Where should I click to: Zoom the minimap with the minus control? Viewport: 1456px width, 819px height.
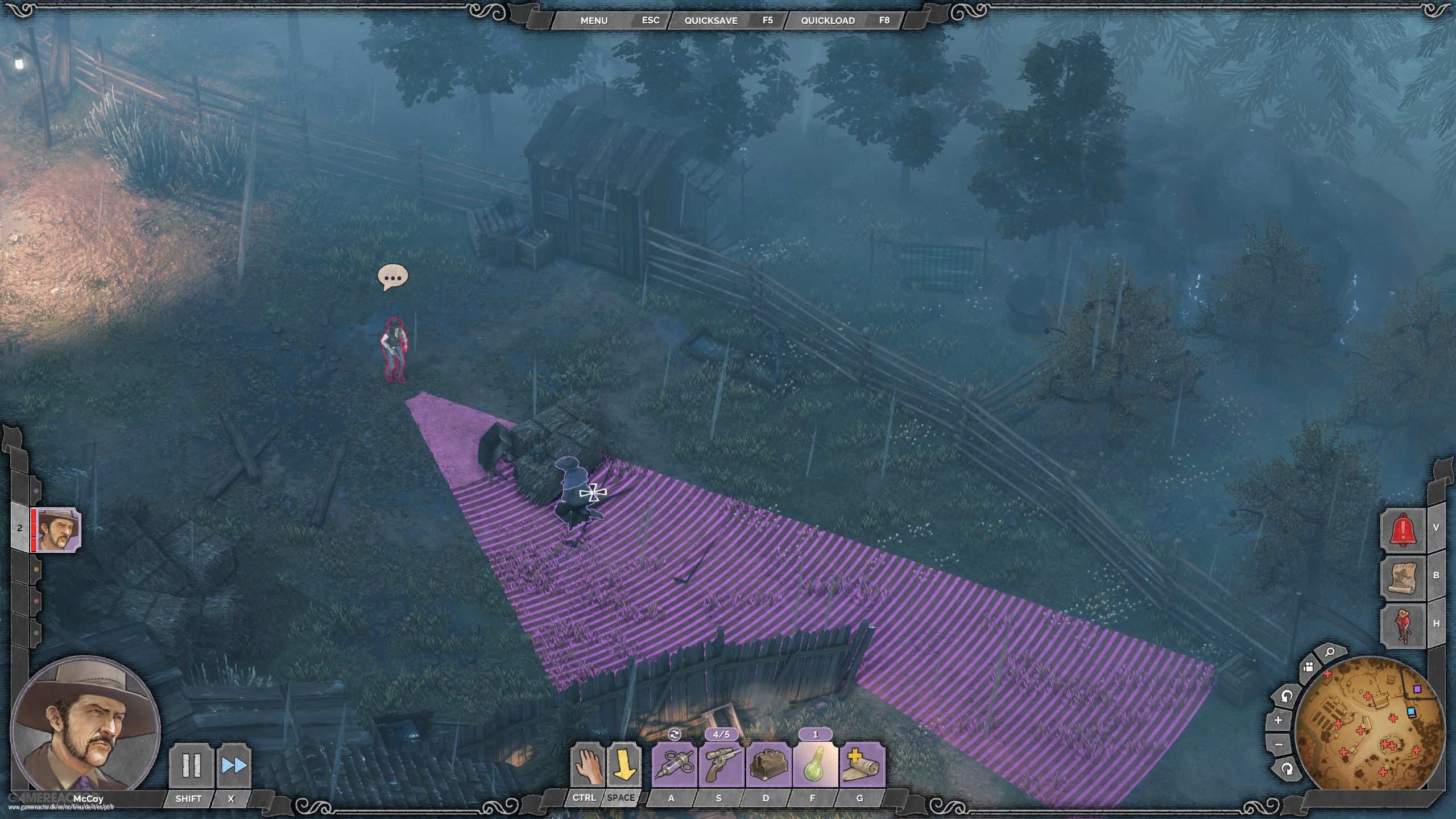(x=1278, y=744)
